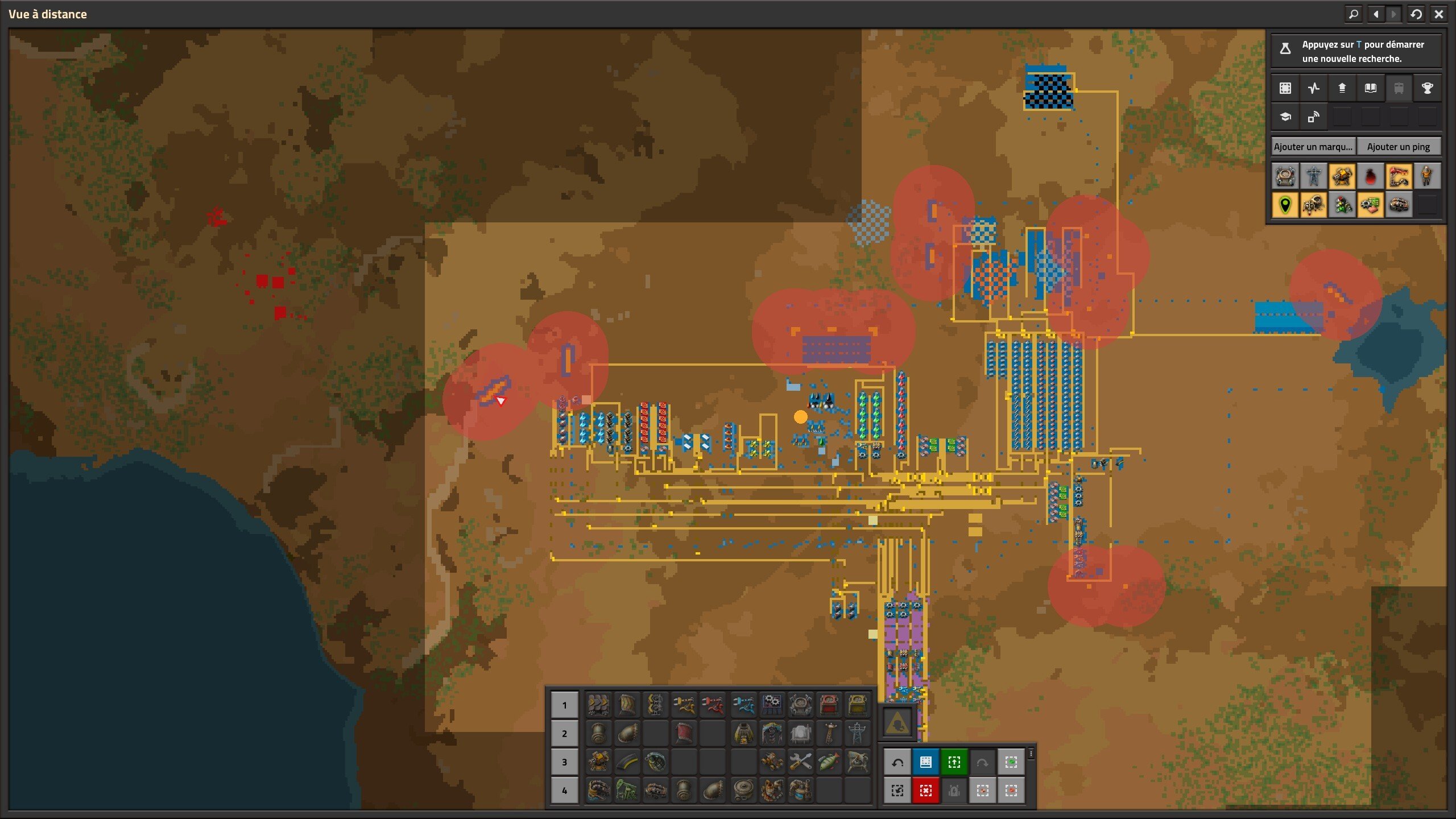1456x819 pixels.
Task: Toggle the green map marker filter
Action: click(x=1285, y=205)
